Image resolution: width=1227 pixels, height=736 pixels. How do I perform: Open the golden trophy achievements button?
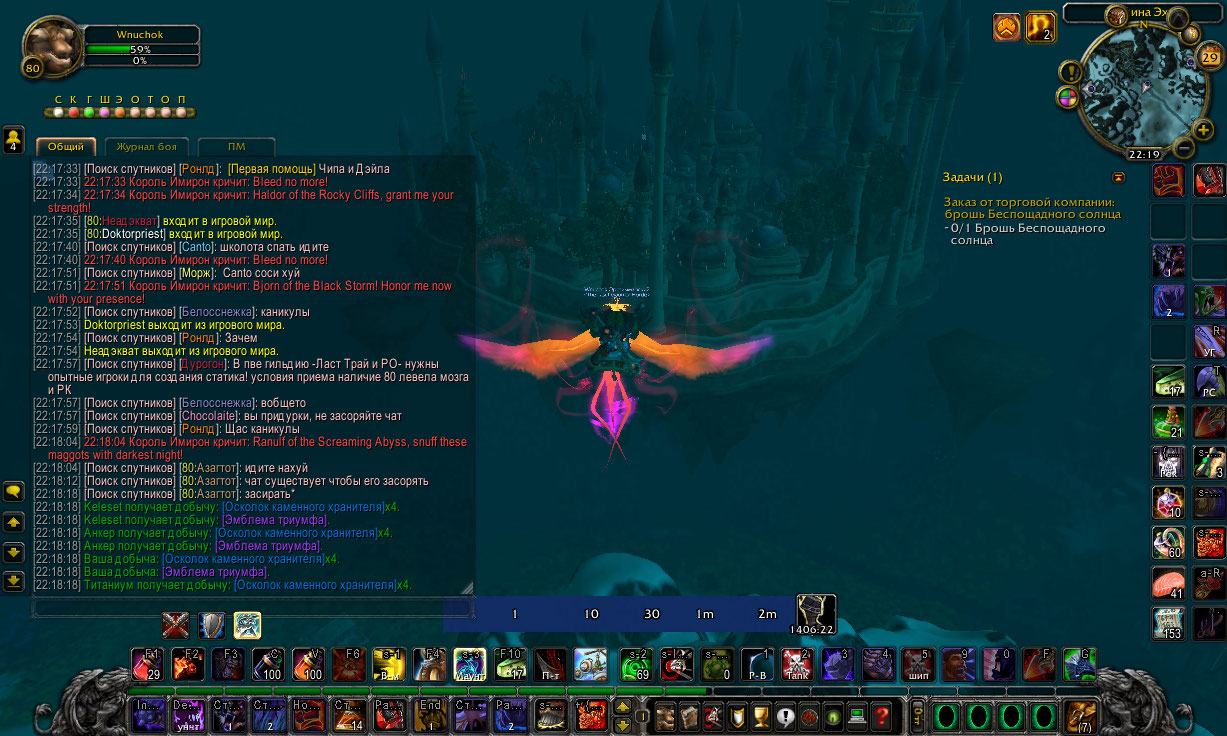pos(760,716)
